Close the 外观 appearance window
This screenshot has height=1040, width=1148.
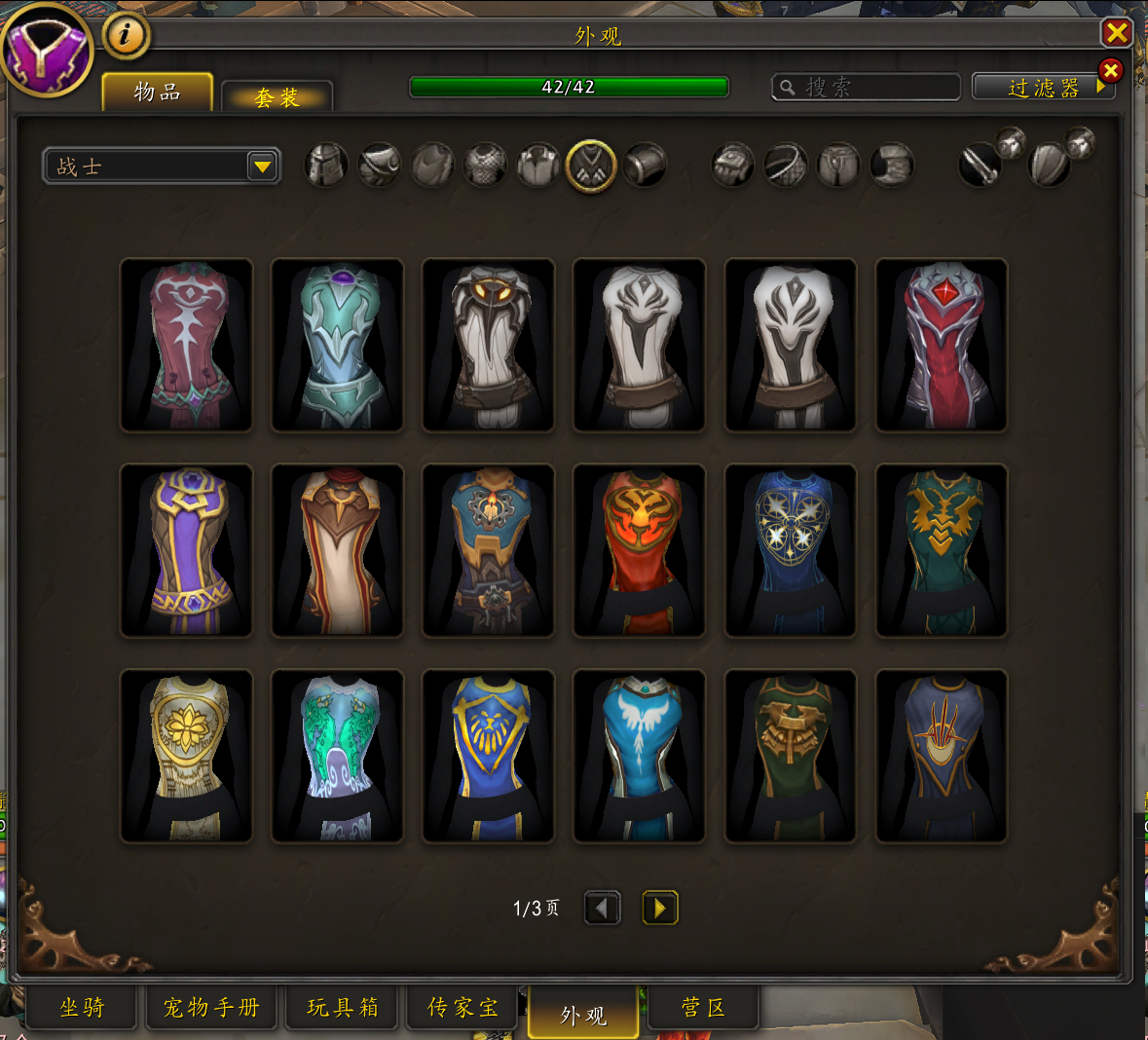[x=1116, y=33]
